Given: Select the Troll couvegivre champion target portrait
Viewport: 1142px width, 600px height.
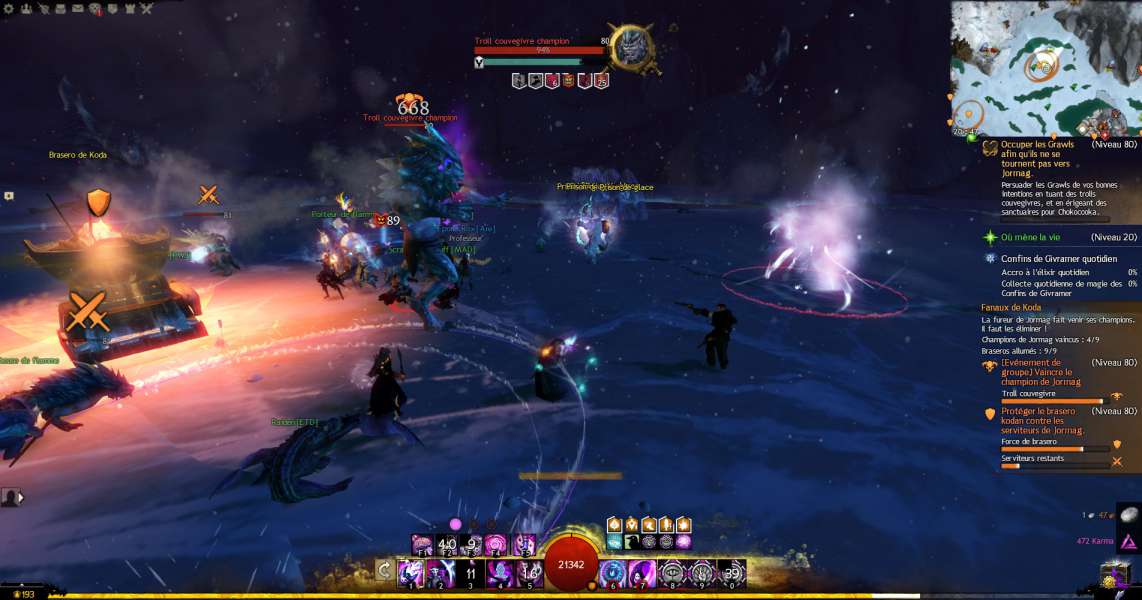Looking at the screenshot, I should [633, 47].
